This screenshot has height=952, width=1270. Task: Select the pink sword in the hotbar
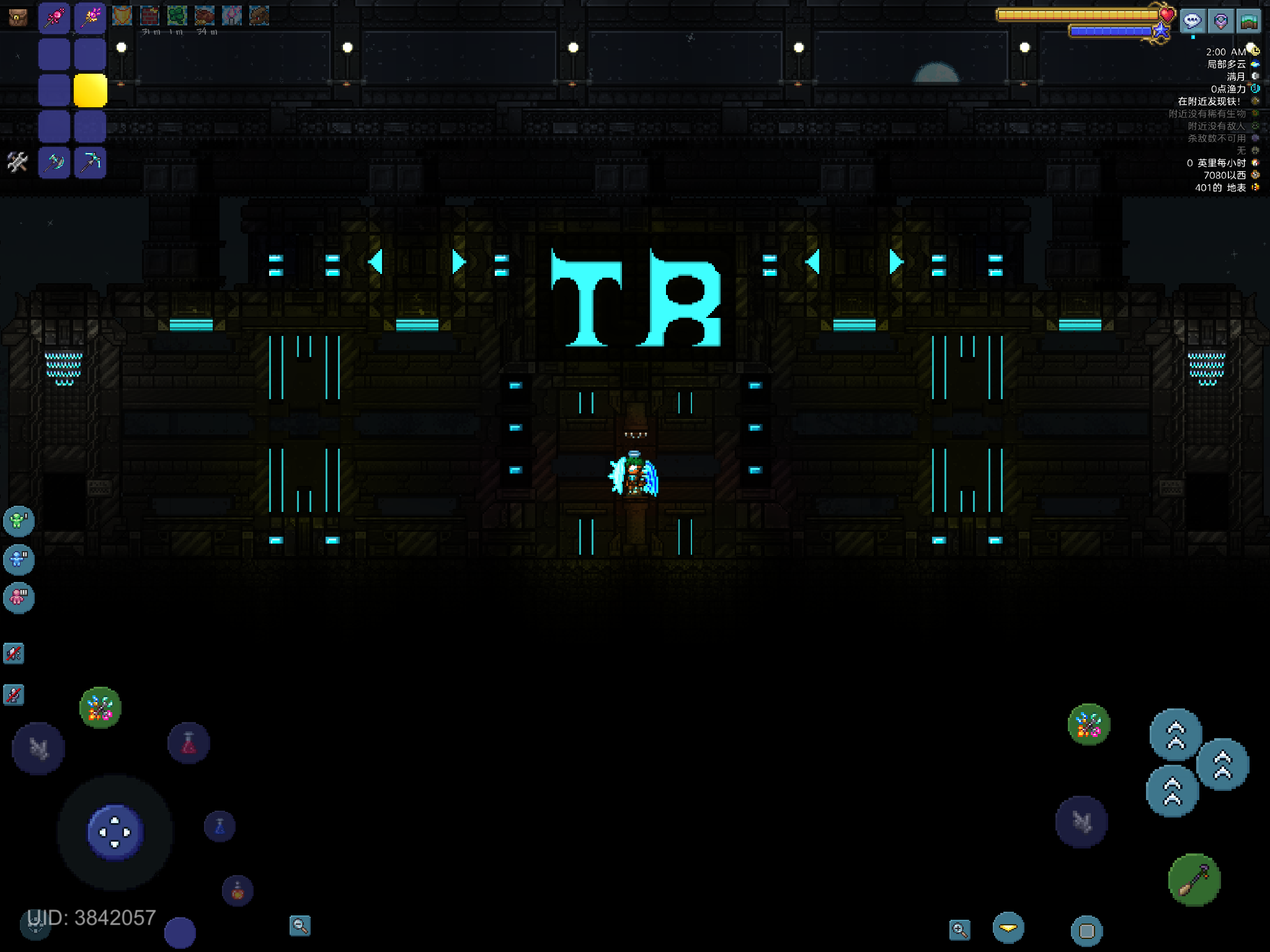pos(54,17)
